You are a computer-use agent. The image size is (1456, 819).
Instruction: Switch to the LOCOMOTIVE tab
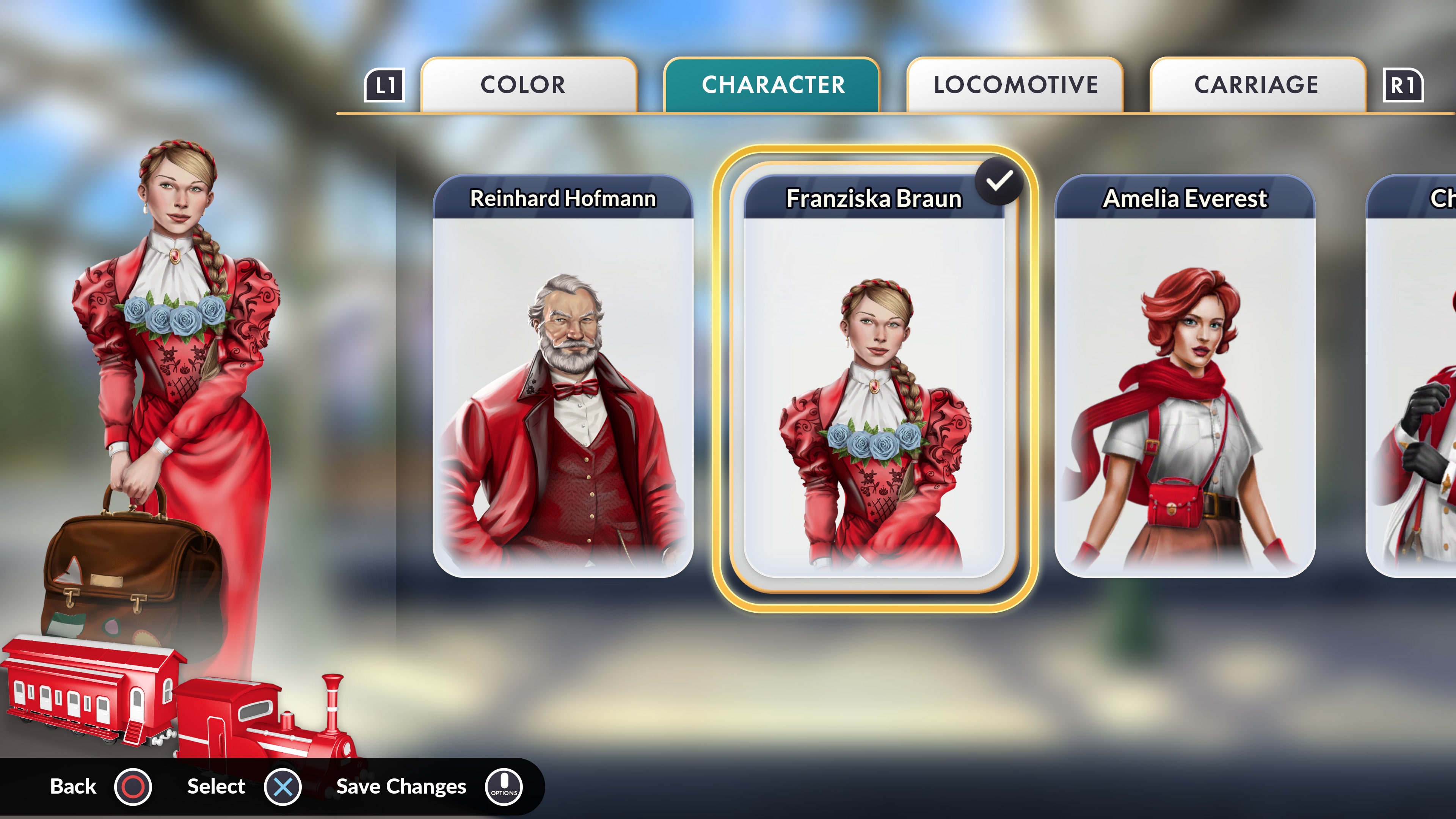(1015, 85)
